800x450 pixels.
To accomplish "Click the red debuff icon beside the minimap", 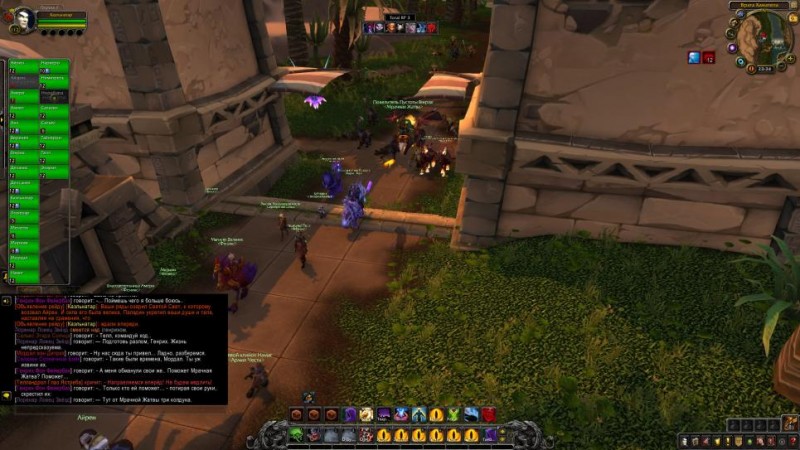I will coord(708,57).
